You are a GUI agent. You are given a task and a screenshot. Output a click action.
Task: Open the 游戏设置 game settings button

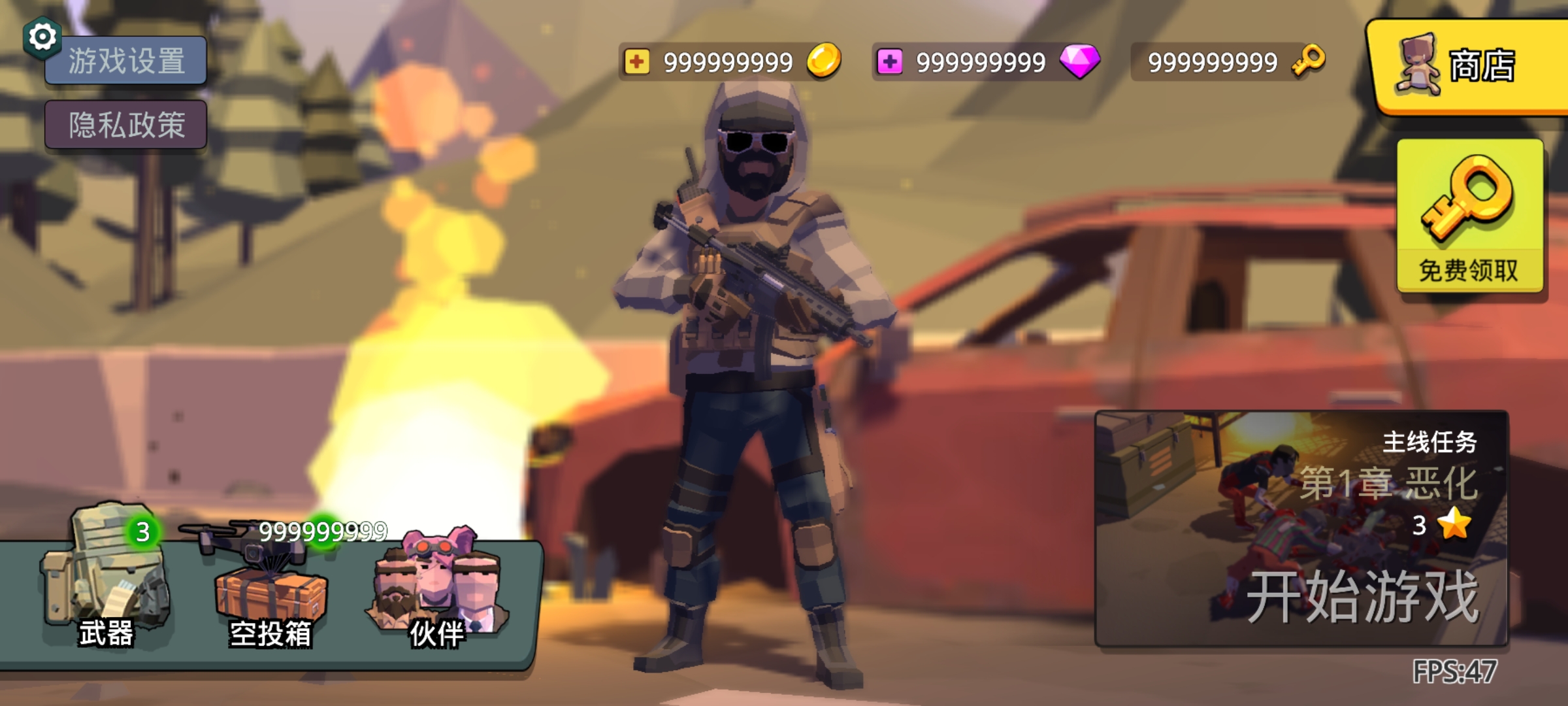tap(126, 61)
